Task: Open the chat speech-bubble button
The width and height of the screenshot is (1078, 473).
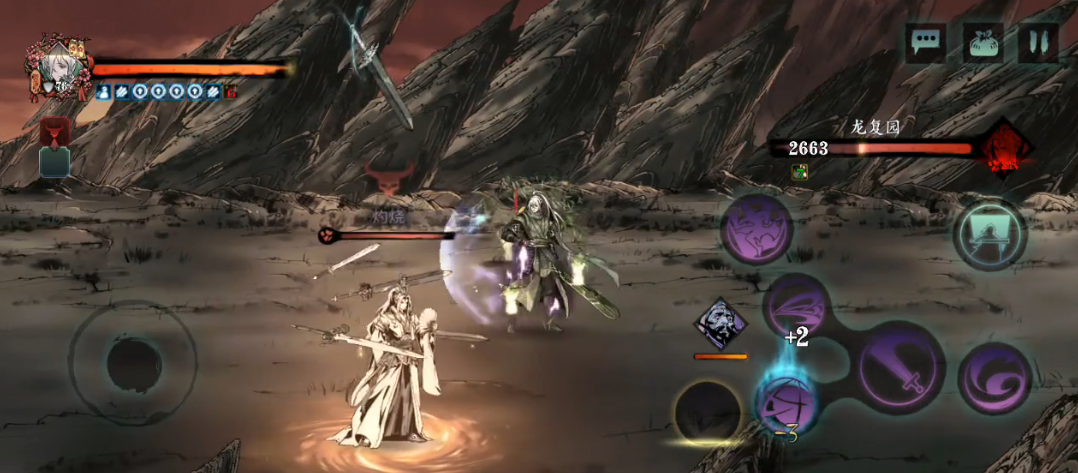Action: 925,42
